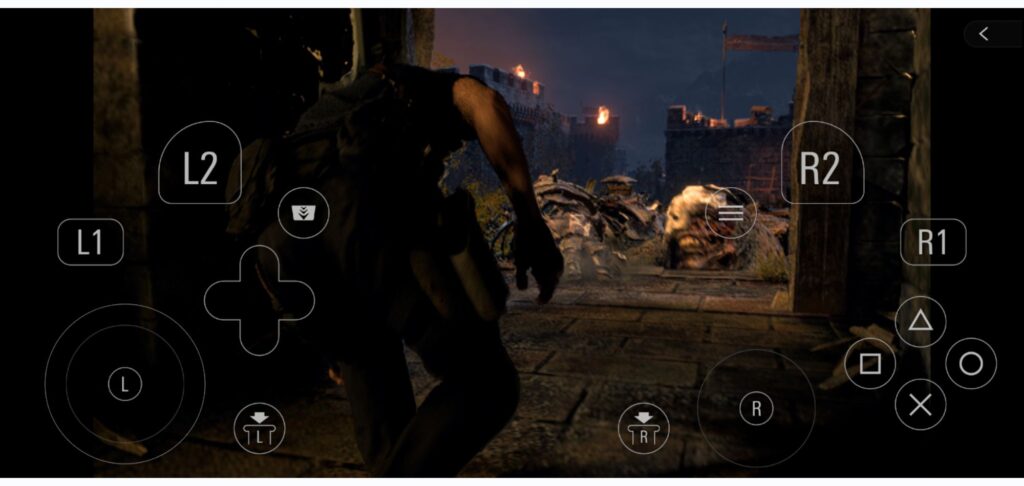Tap the right analog stick marked R
1024x486 pixels.
756,407
